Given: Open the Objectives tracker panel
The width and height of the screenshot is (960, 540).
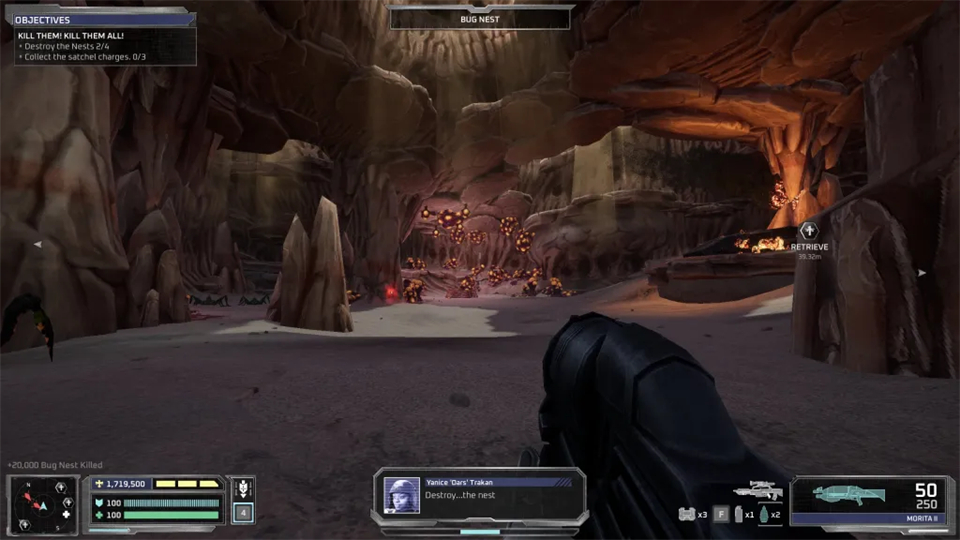Looking at the screenshot, I should coord(98,19).
